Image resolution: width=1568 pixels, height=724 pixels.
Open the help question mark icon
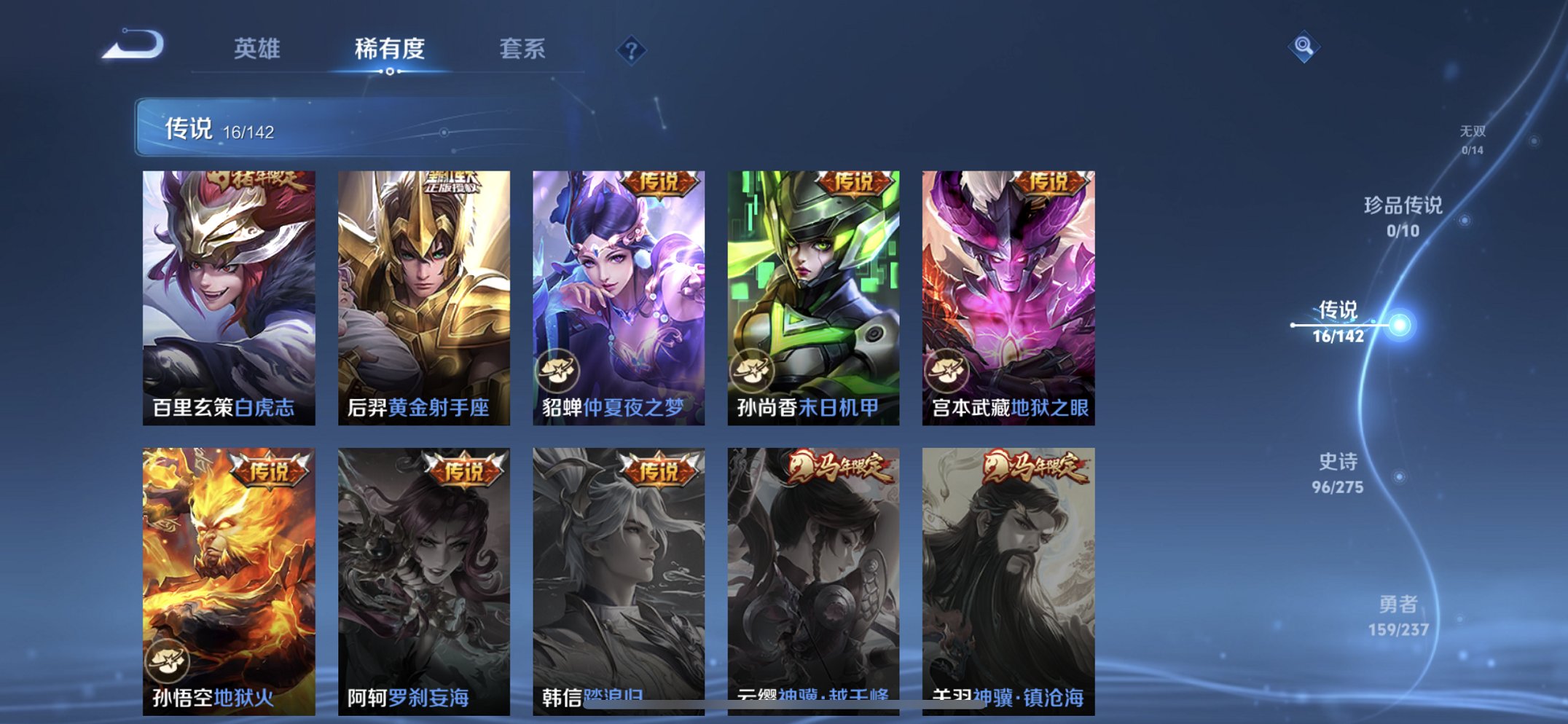[631, 49]
